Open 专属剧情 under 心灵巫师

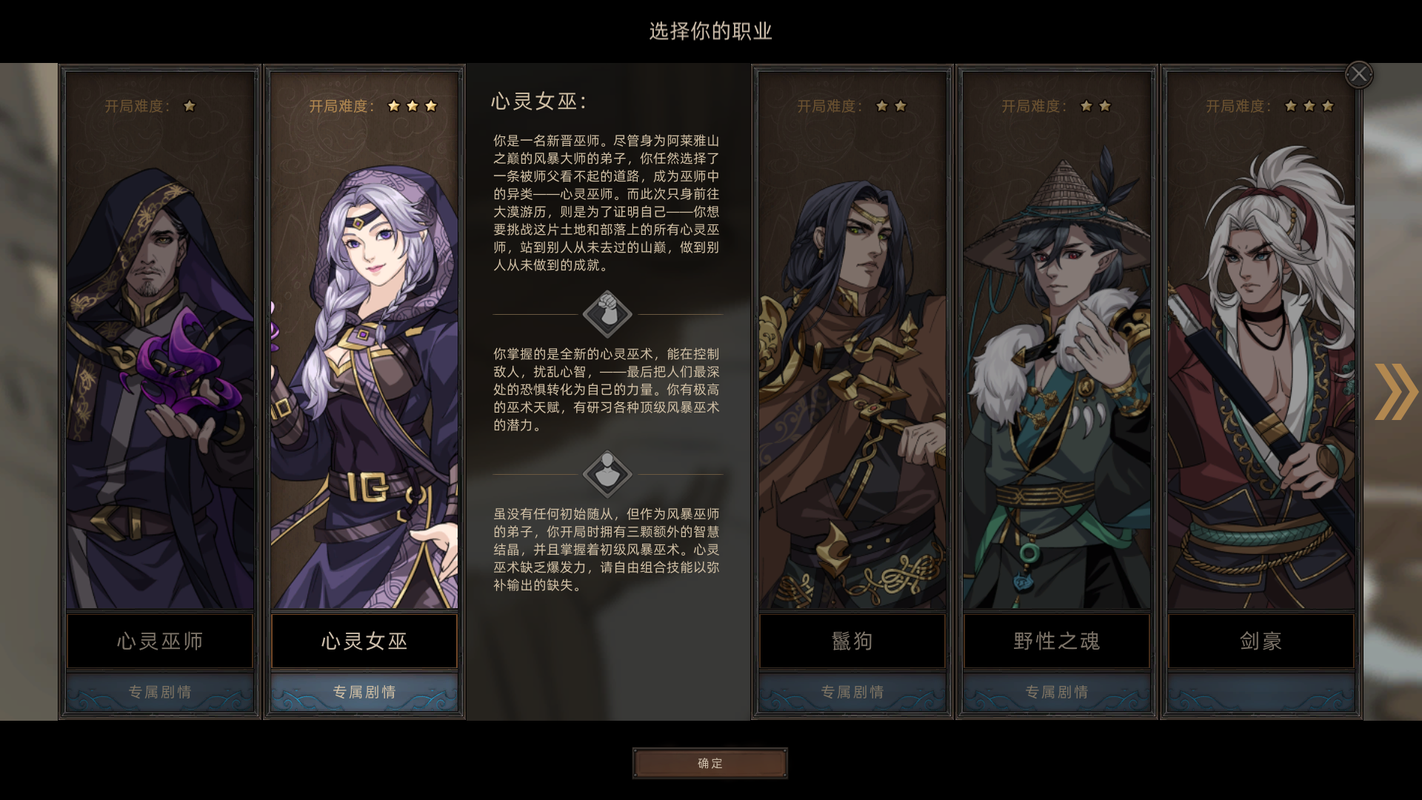click(159, 691)
